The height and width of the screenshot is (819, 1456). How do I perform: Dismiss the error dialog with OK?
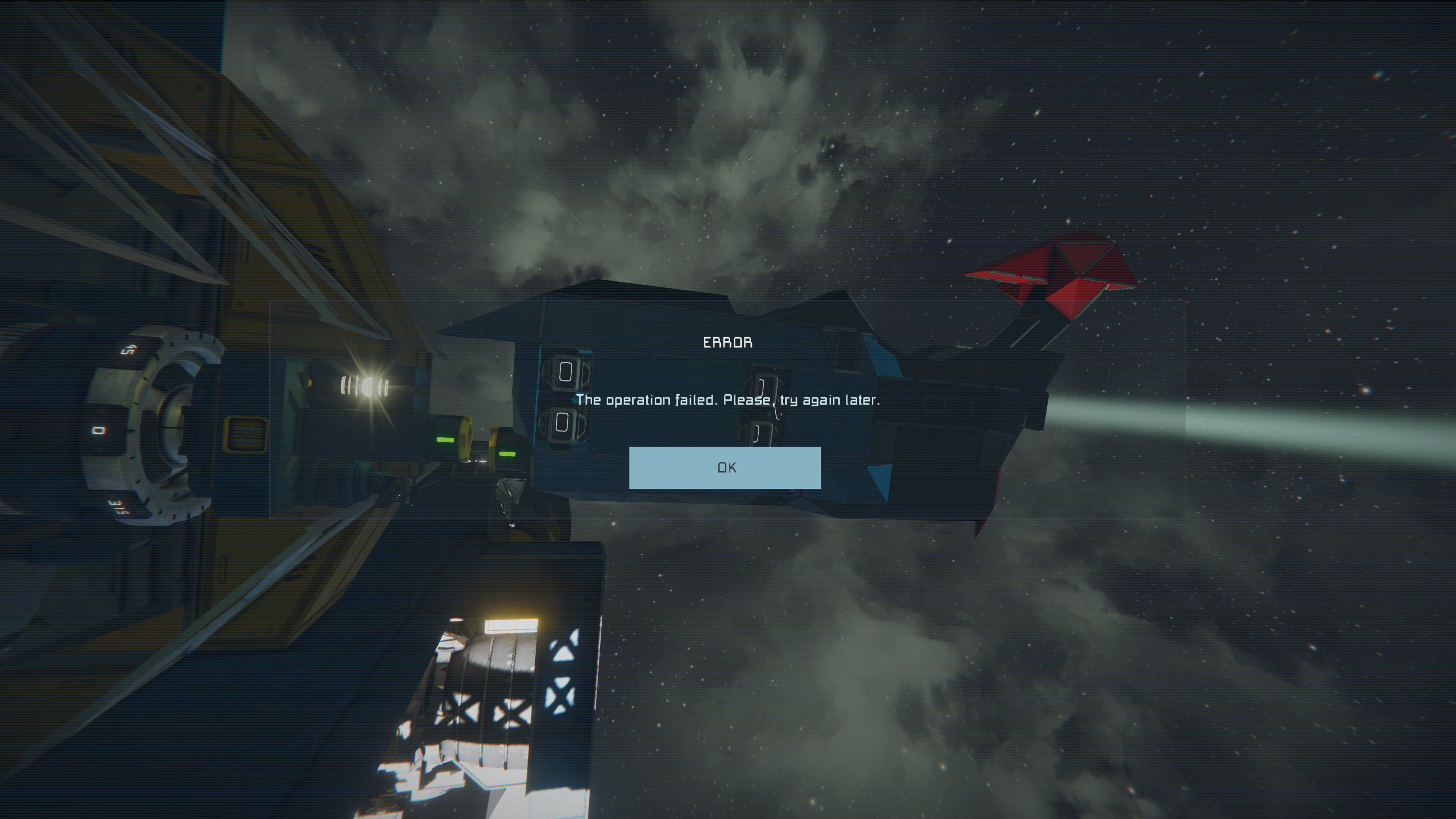(725, 468)
